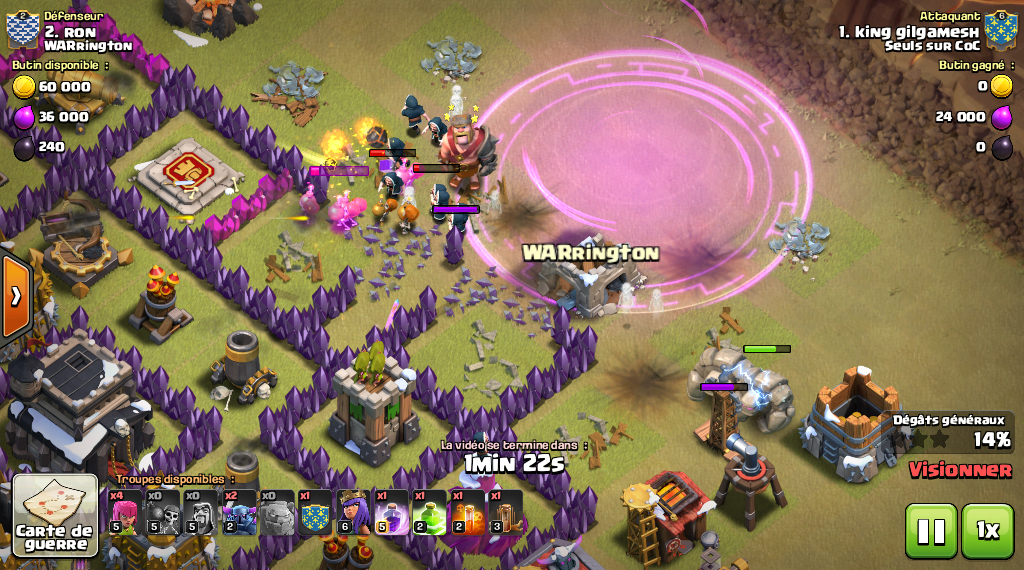This screenshot has height=570, width=1024.
Task: Select the Archer troop slot
Action: (125, 512)
